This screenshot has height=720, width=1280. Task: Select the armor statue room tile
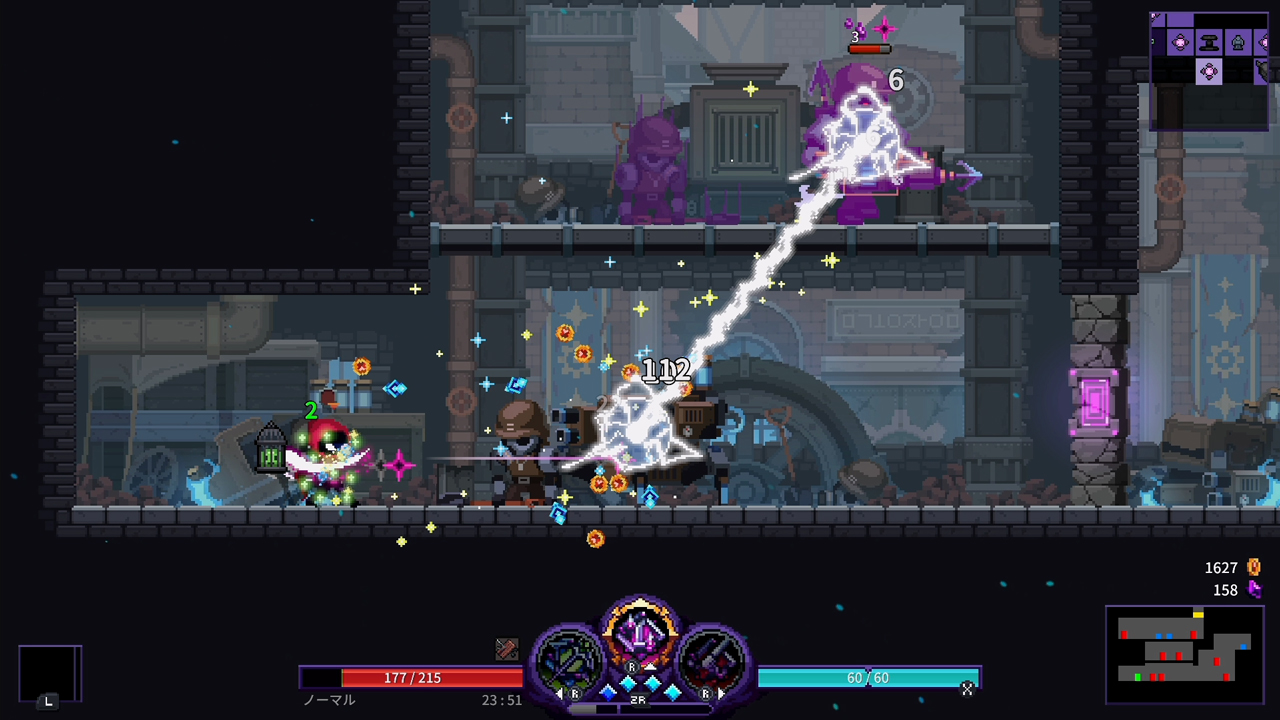tap(1238, 43)
